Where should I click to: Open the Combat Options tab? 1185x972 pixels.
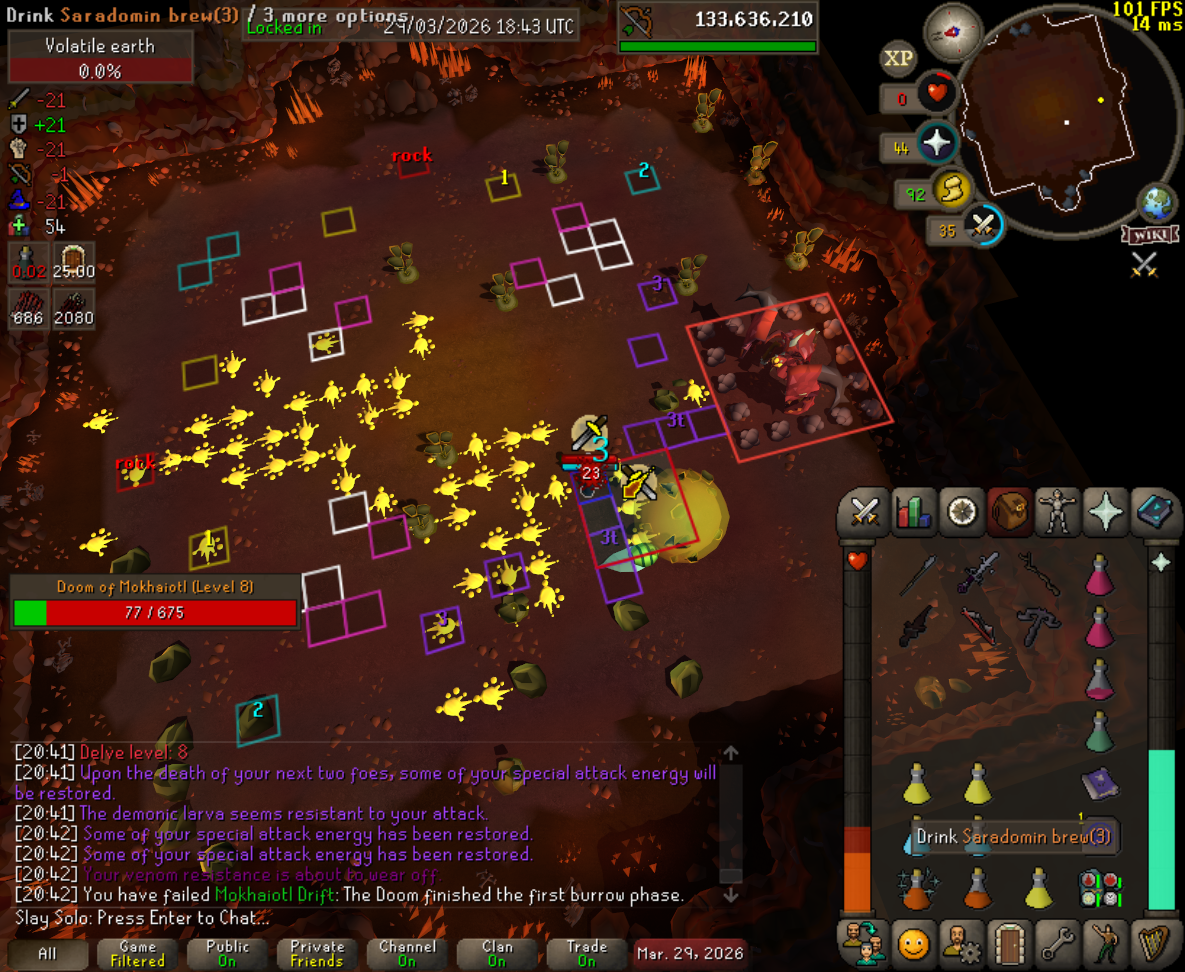click(x=862, y=512)
